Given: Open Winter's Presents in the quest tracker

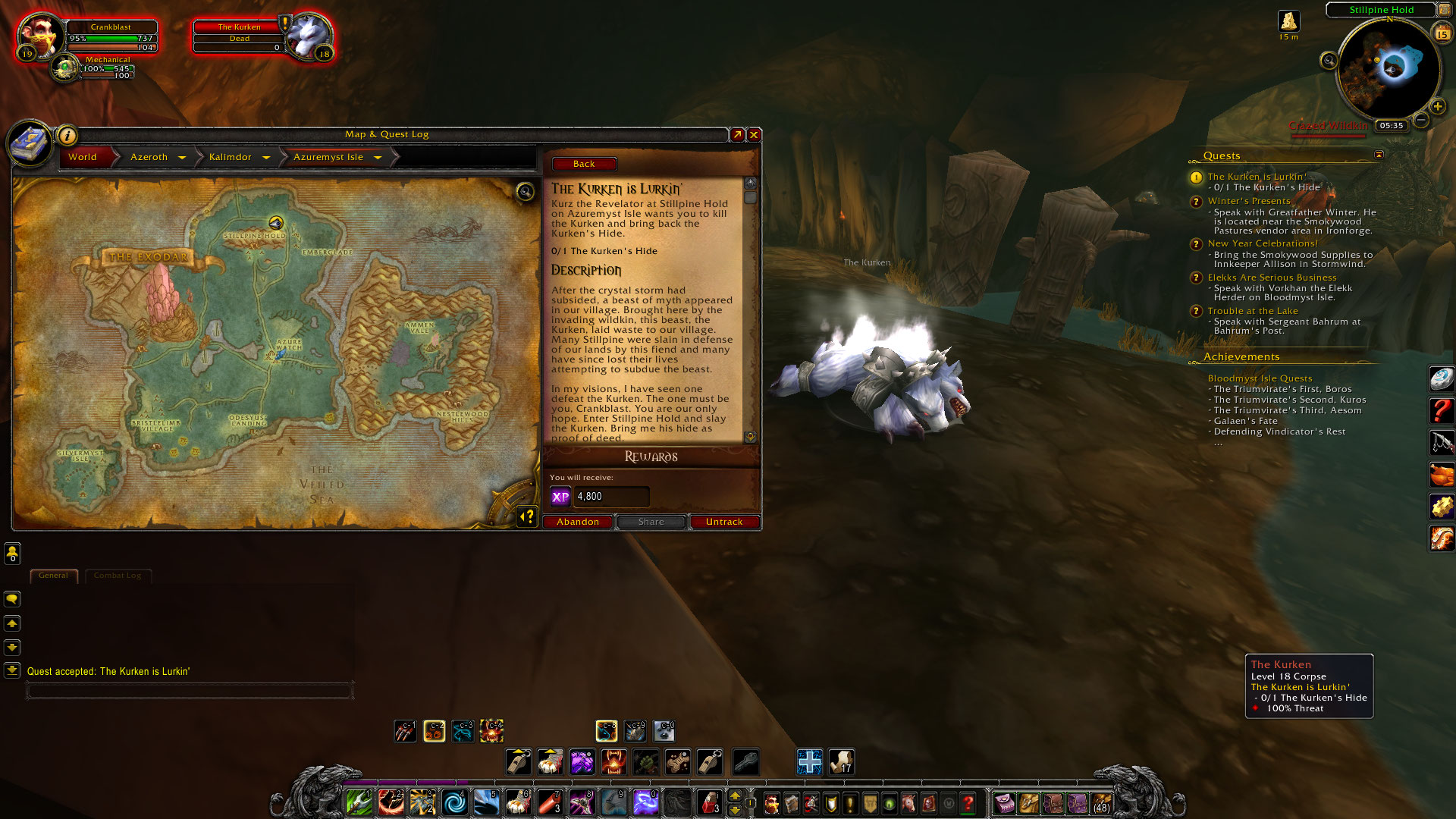Looking at the screenshot, I should tap(1248, 201).
